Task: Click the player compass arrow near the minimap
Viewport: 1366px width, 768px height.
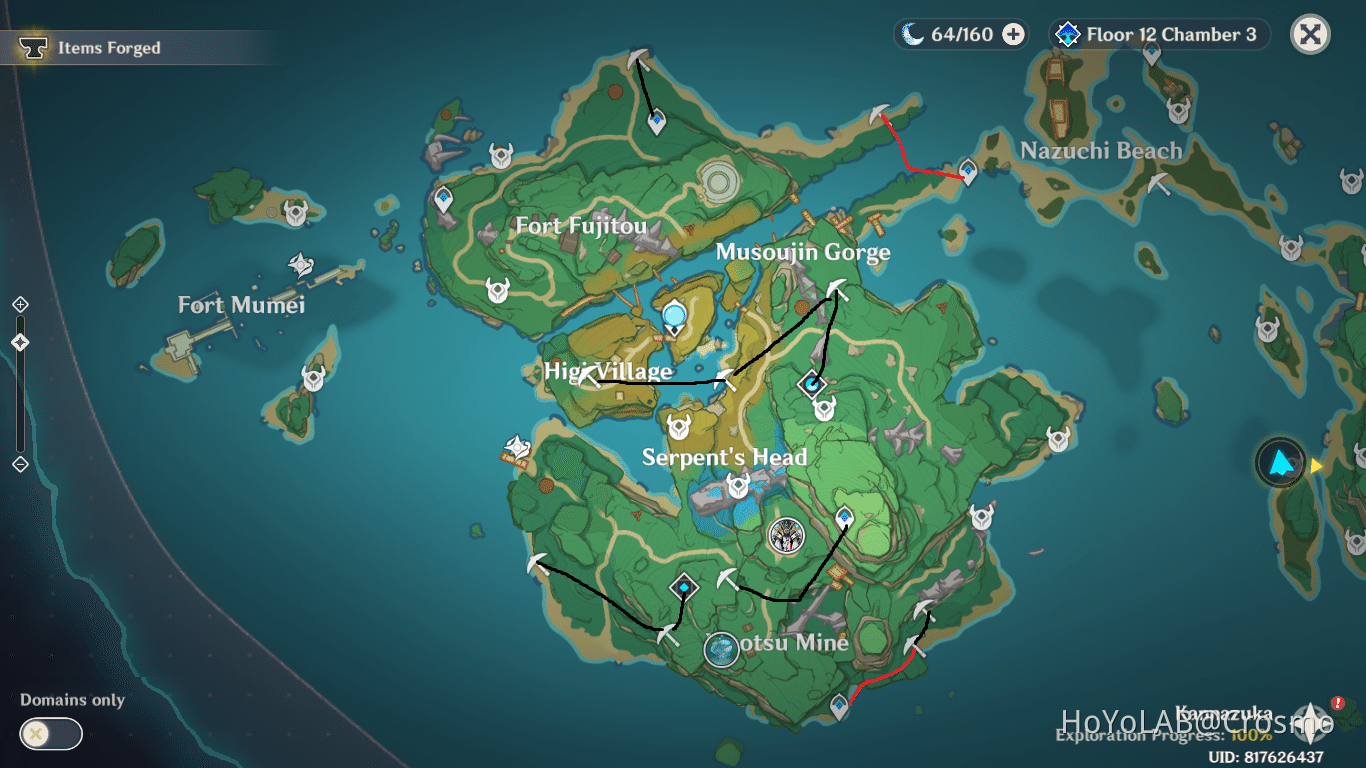Action: tap(1282, 463)
